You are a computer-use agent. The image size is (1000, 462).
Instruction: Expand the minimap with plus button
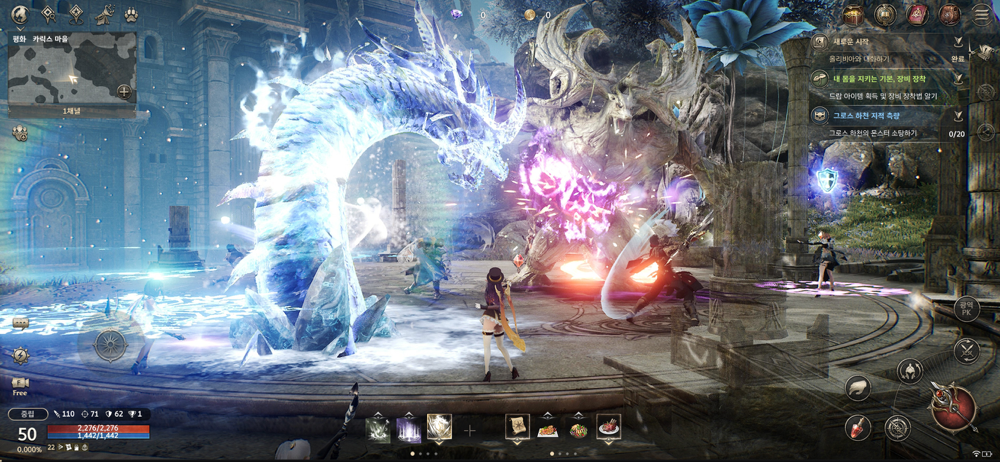tap(124, 92)
